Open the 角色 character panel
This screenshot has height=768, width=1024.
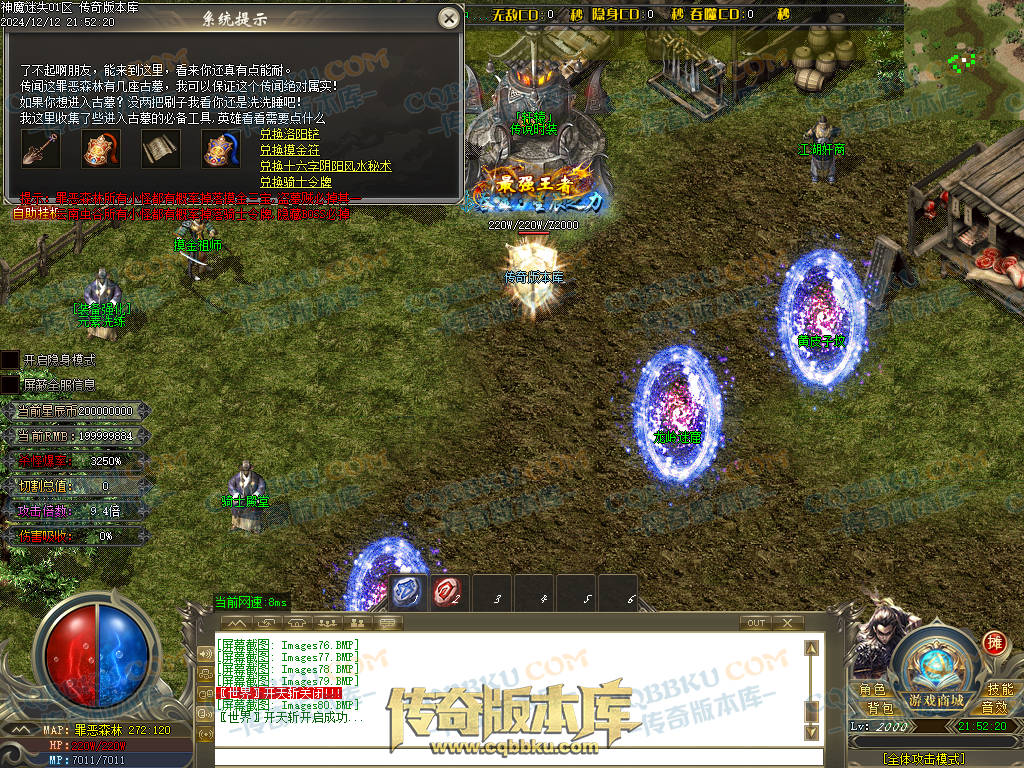coord(872,690)
